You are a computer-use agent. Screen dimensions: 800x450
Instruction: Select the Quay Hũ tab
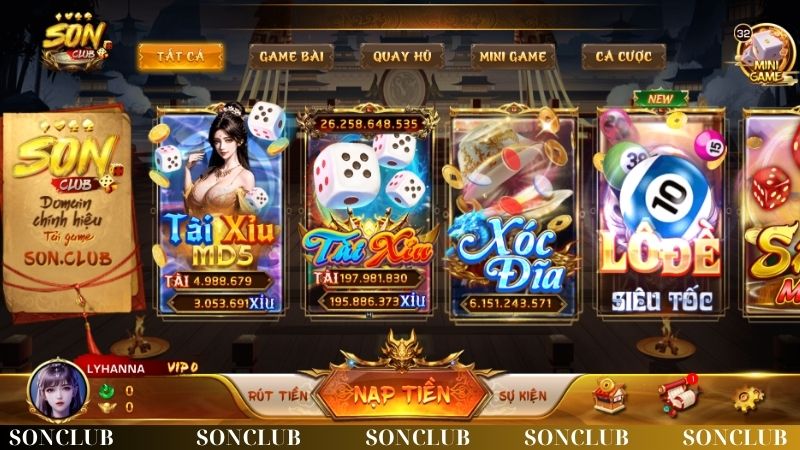(401, 56)
